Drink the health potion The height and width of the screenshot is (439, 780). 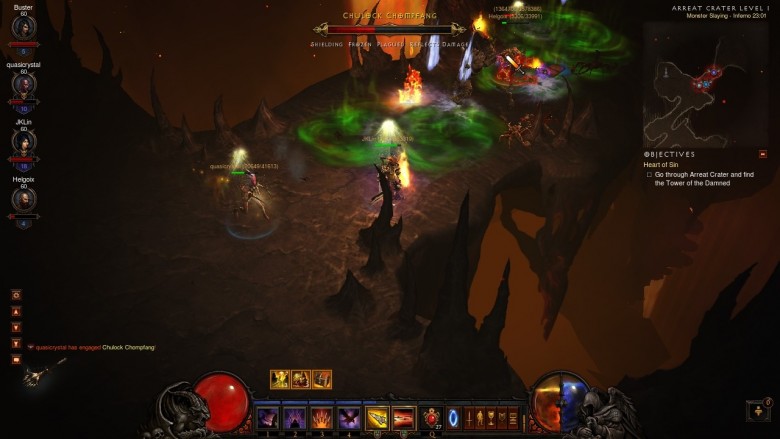pos(432,418)
